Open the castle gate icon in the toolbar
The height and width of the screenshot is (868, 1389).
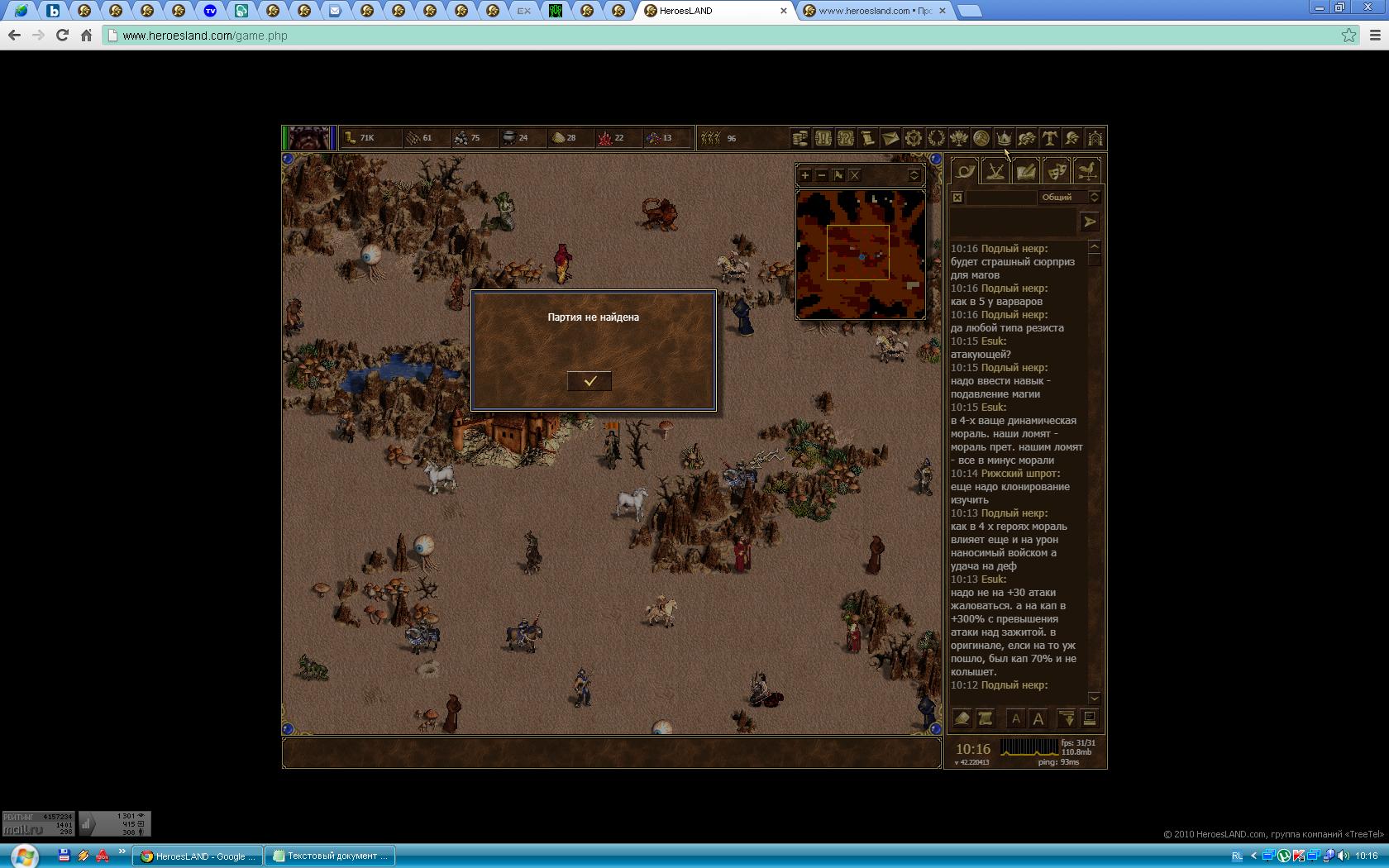pyautogui.click(x=1095, y=138)
